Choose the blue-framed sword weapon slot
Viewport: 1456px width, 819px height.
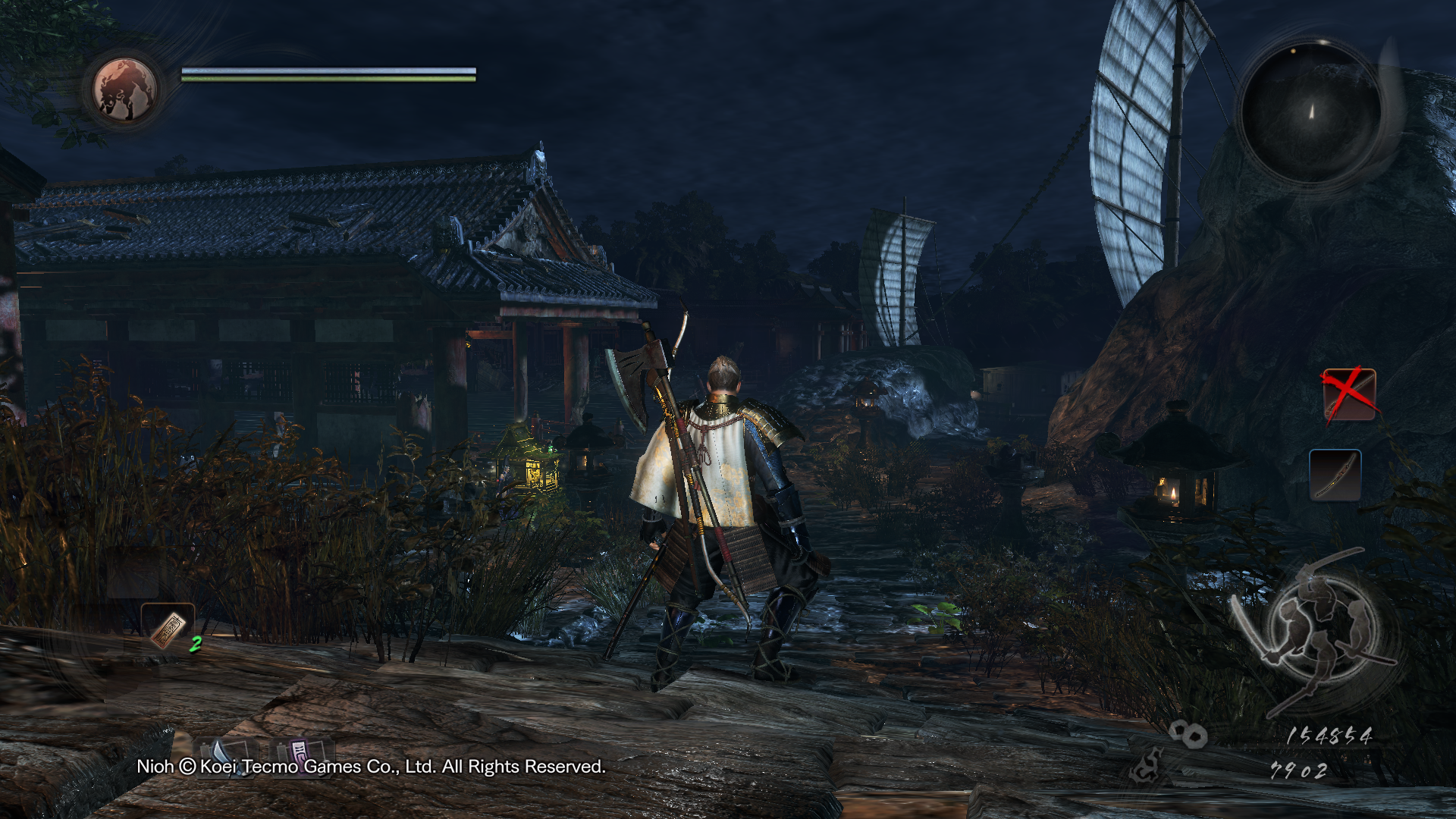click(1335, 475)
